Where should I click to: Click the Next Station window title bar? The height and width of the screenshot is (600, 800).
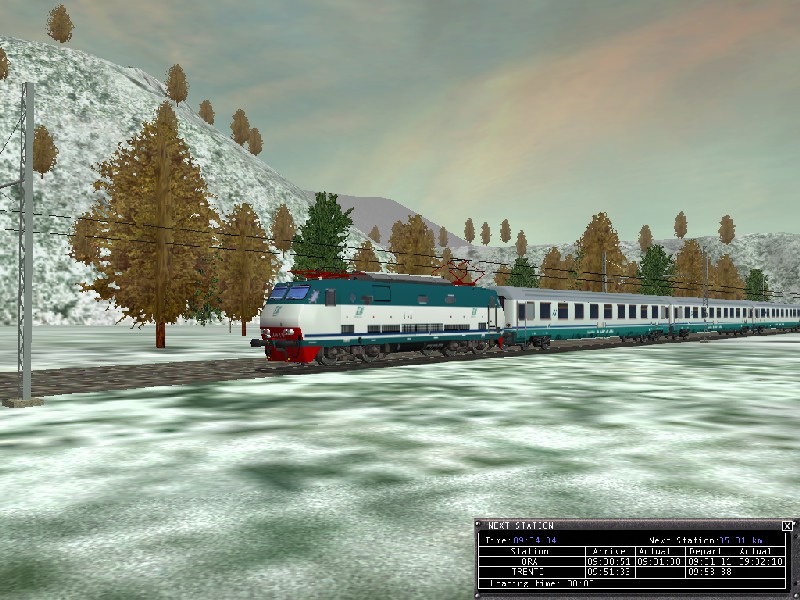click(620, 526)
